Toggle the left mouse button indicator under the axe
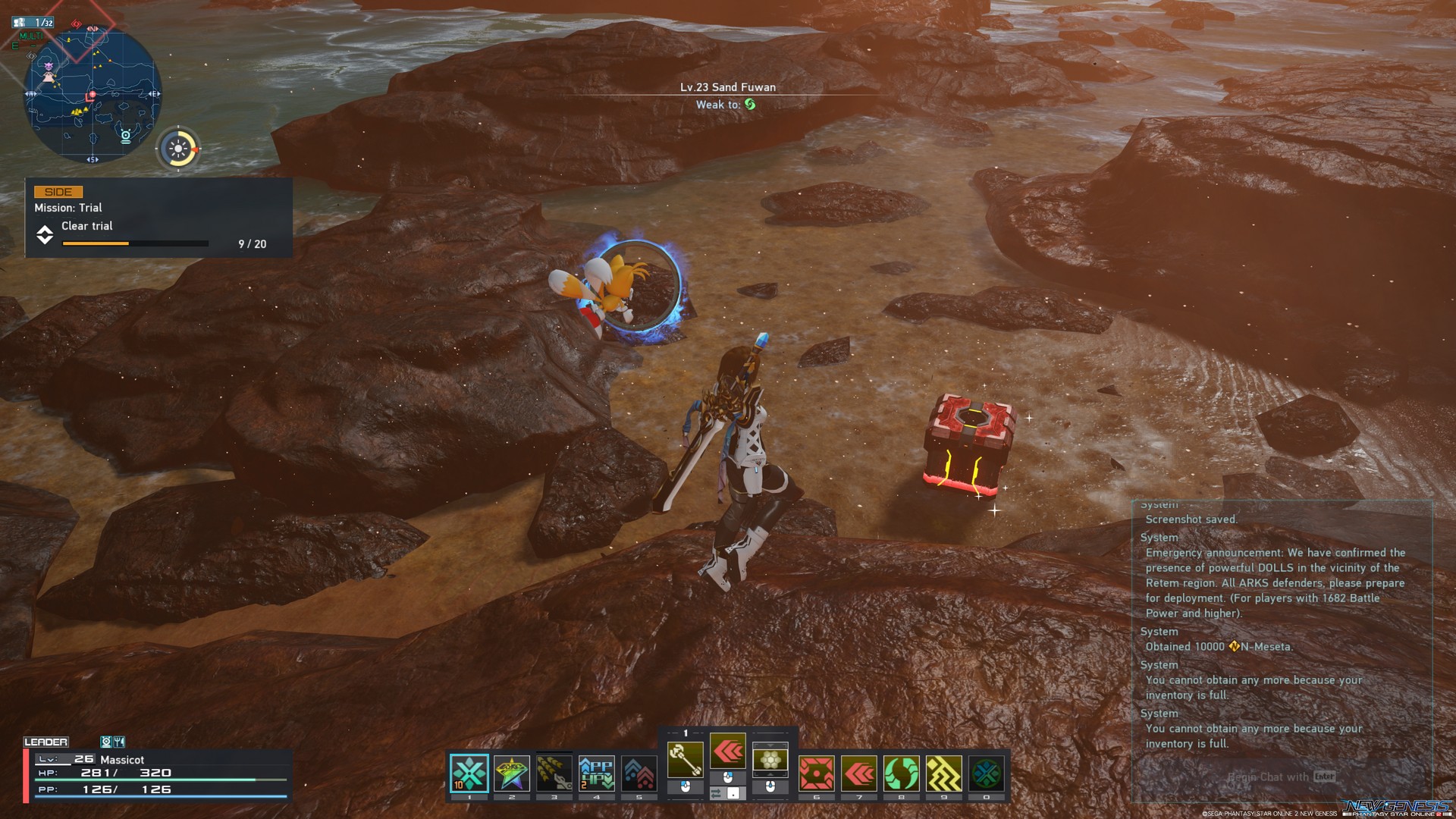1456x819 pixels. click(x=685, y=787)
